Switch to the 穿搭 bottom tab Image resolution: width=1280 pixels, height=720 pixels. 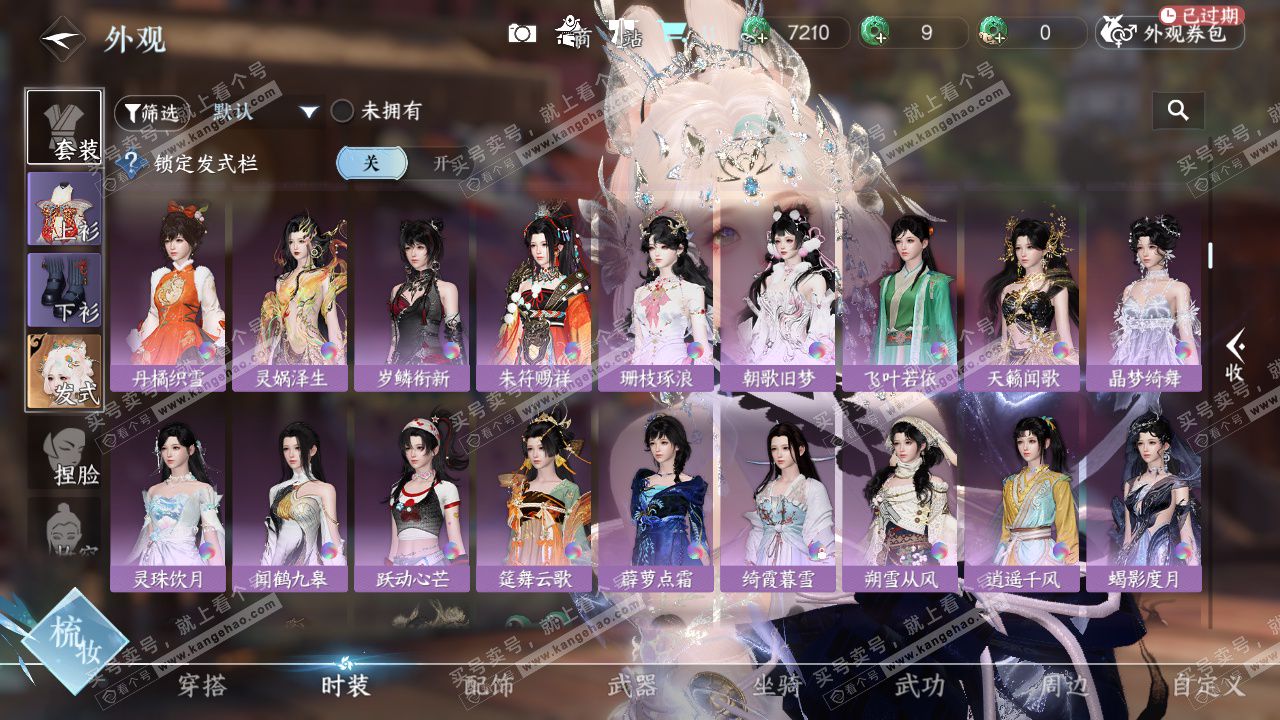click(x=202, y=686)
